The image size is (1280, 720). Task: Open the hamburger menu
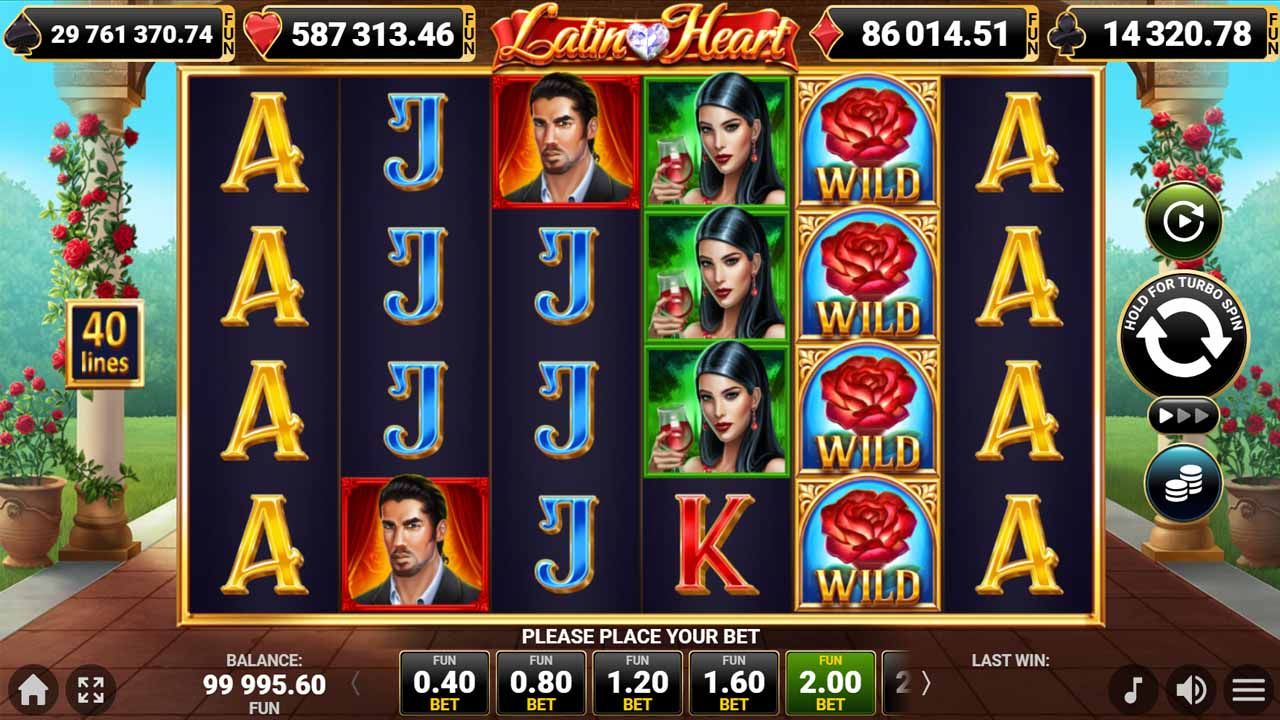(1249, 686)
